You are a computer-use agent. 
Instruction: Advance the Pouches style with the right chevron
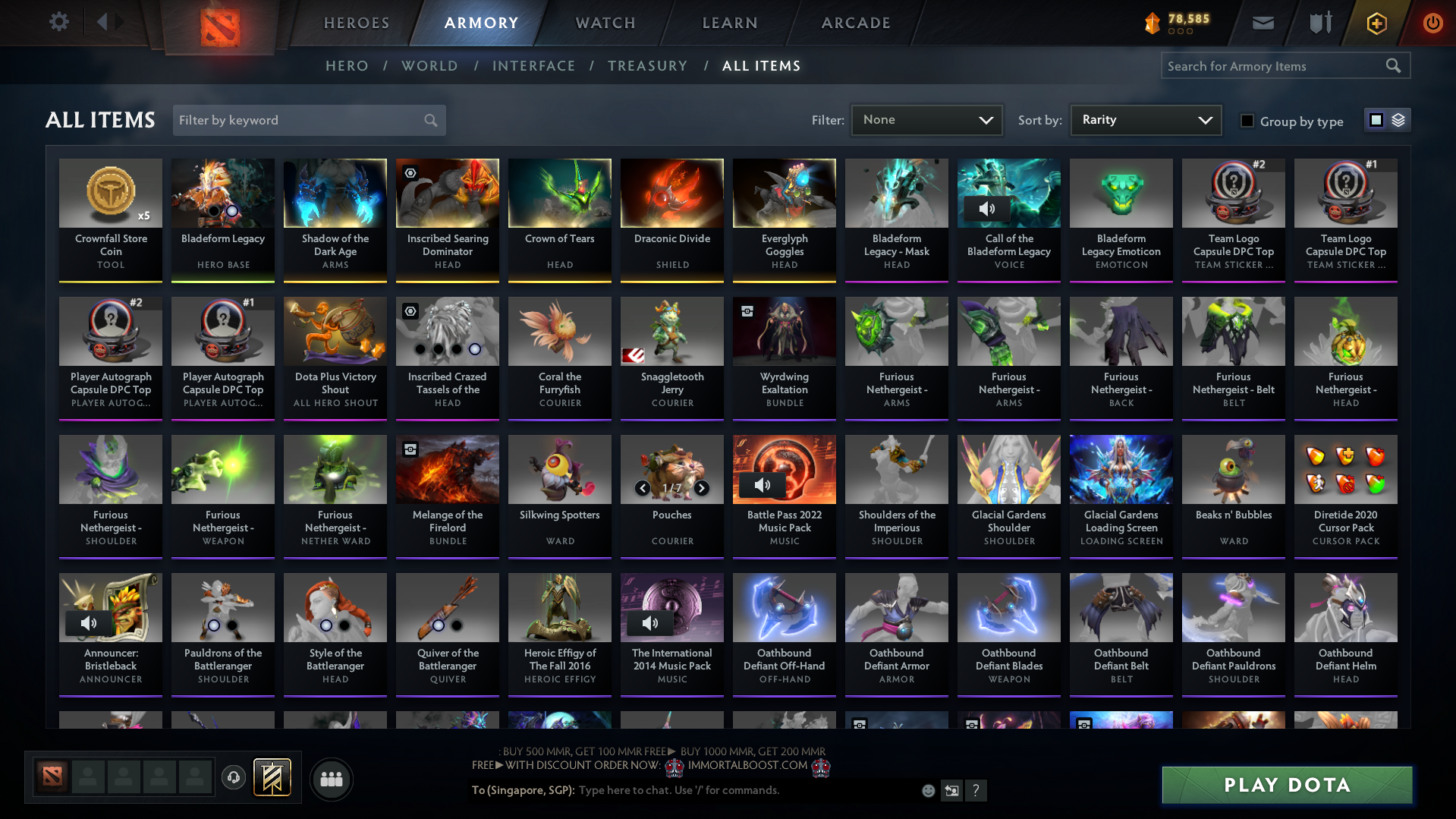pyautogui.click(x=701, y=488)
